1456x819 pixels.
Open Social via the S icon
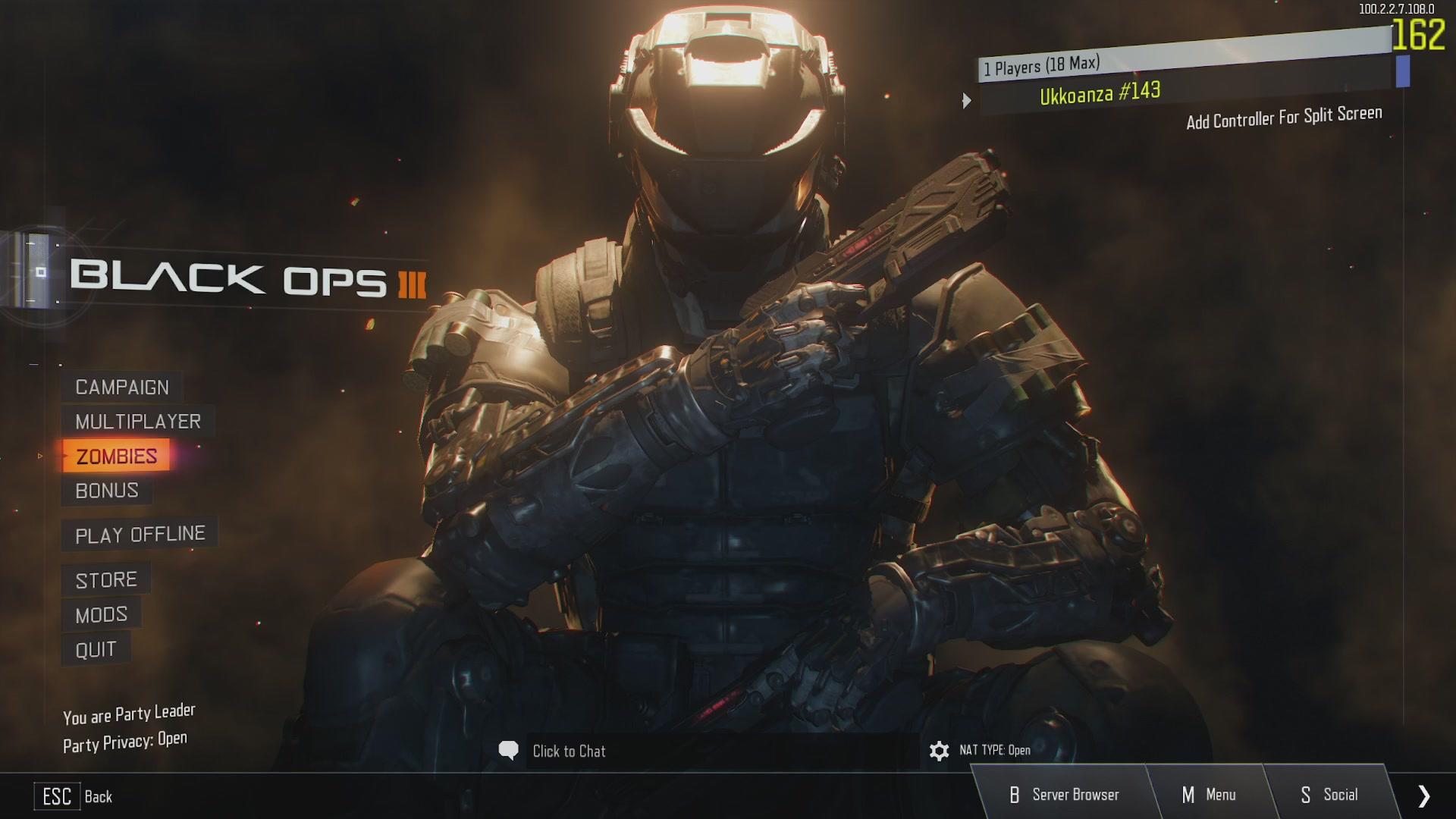[x=1305, y=795]
